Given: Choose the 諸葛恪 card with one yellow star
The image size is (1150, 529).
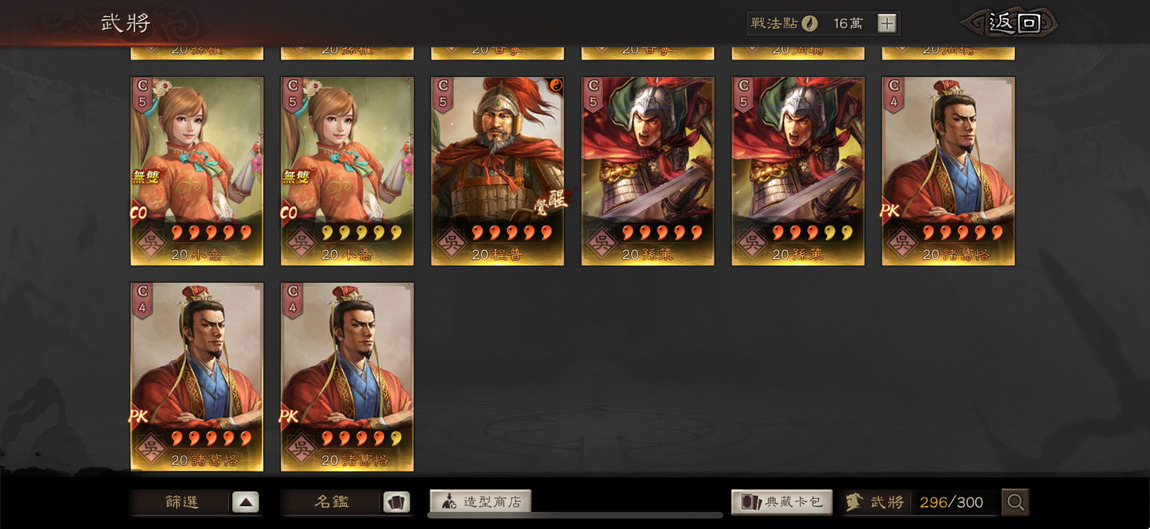Looking at the screenshot, I should (347, 375).
